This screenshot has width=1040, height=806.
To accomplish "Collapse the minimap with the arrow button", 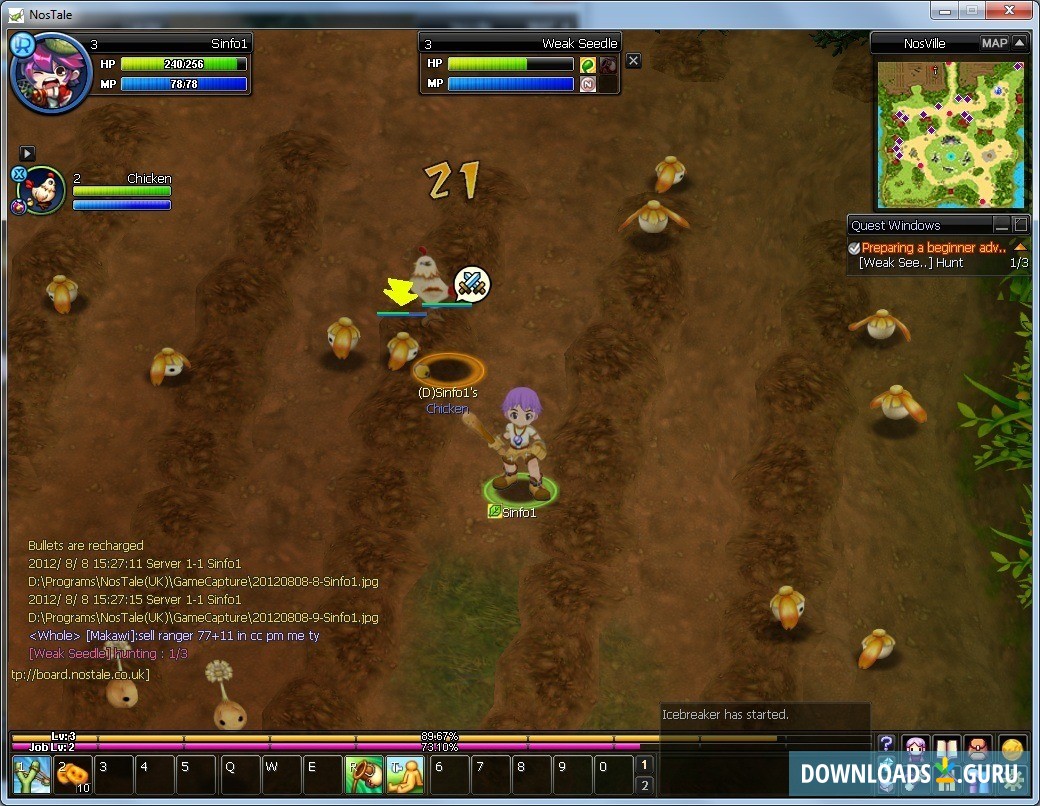I will point(1018,43).
